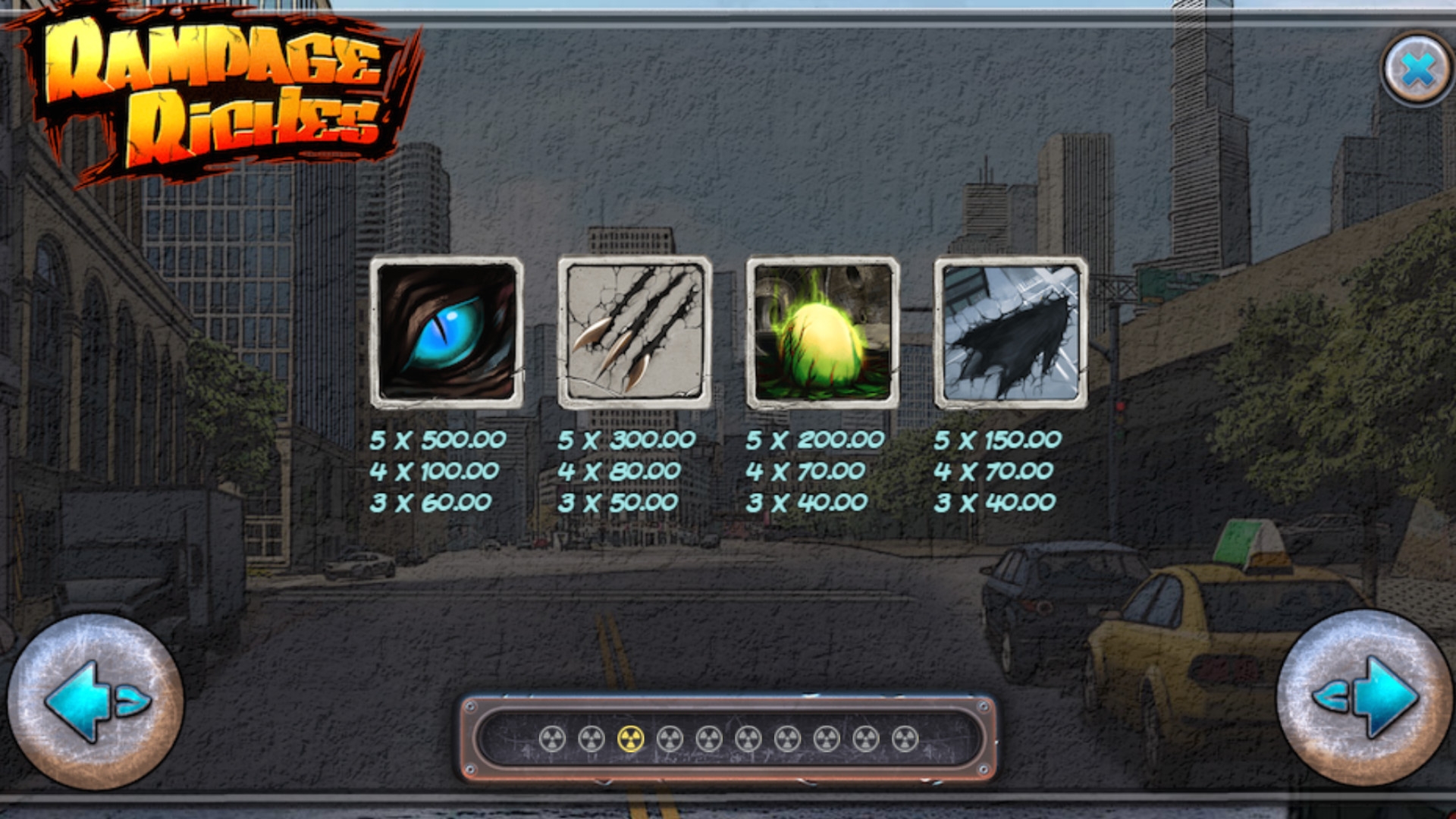Jump to the first page indicator dot

(552, 739)
